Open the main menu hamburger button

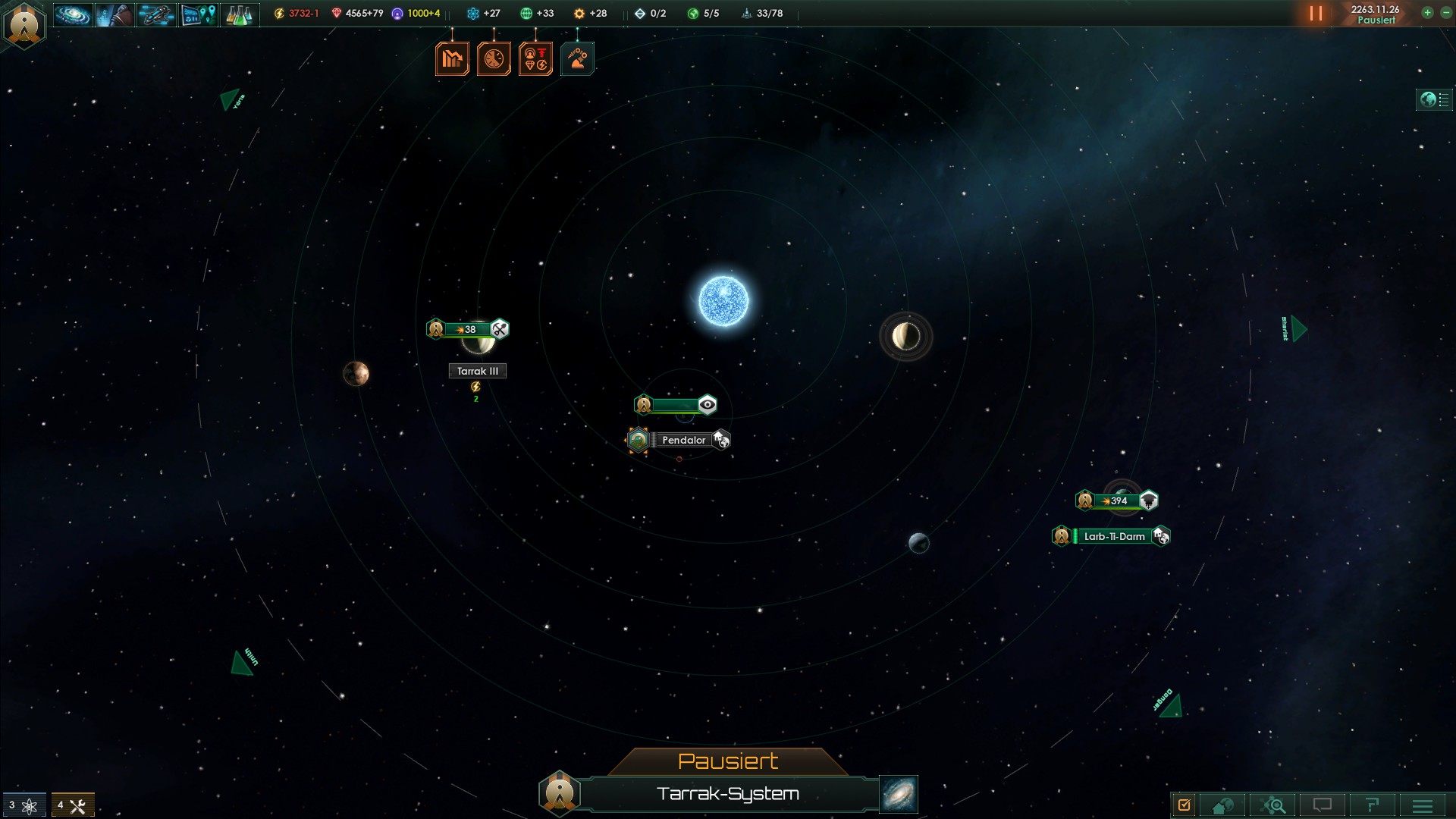tap(1423, 805)
